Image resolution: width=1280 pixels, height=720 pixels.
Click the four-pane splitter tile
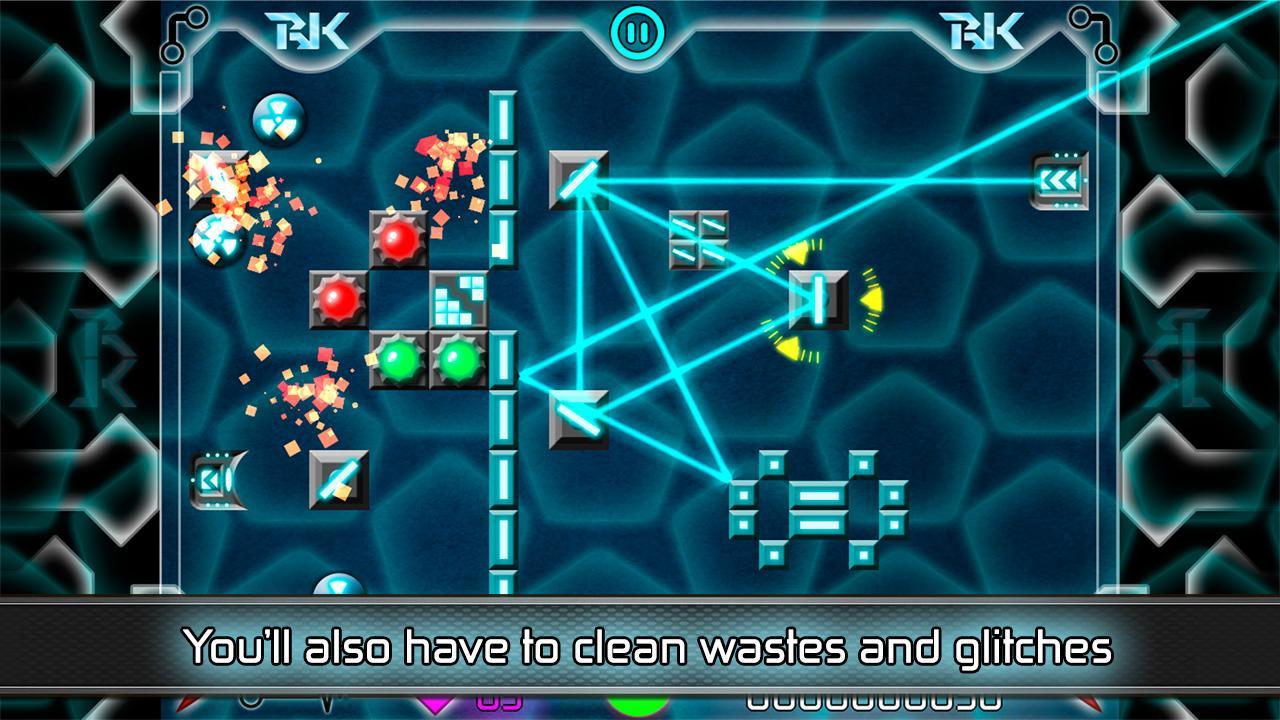pos(698,240)
